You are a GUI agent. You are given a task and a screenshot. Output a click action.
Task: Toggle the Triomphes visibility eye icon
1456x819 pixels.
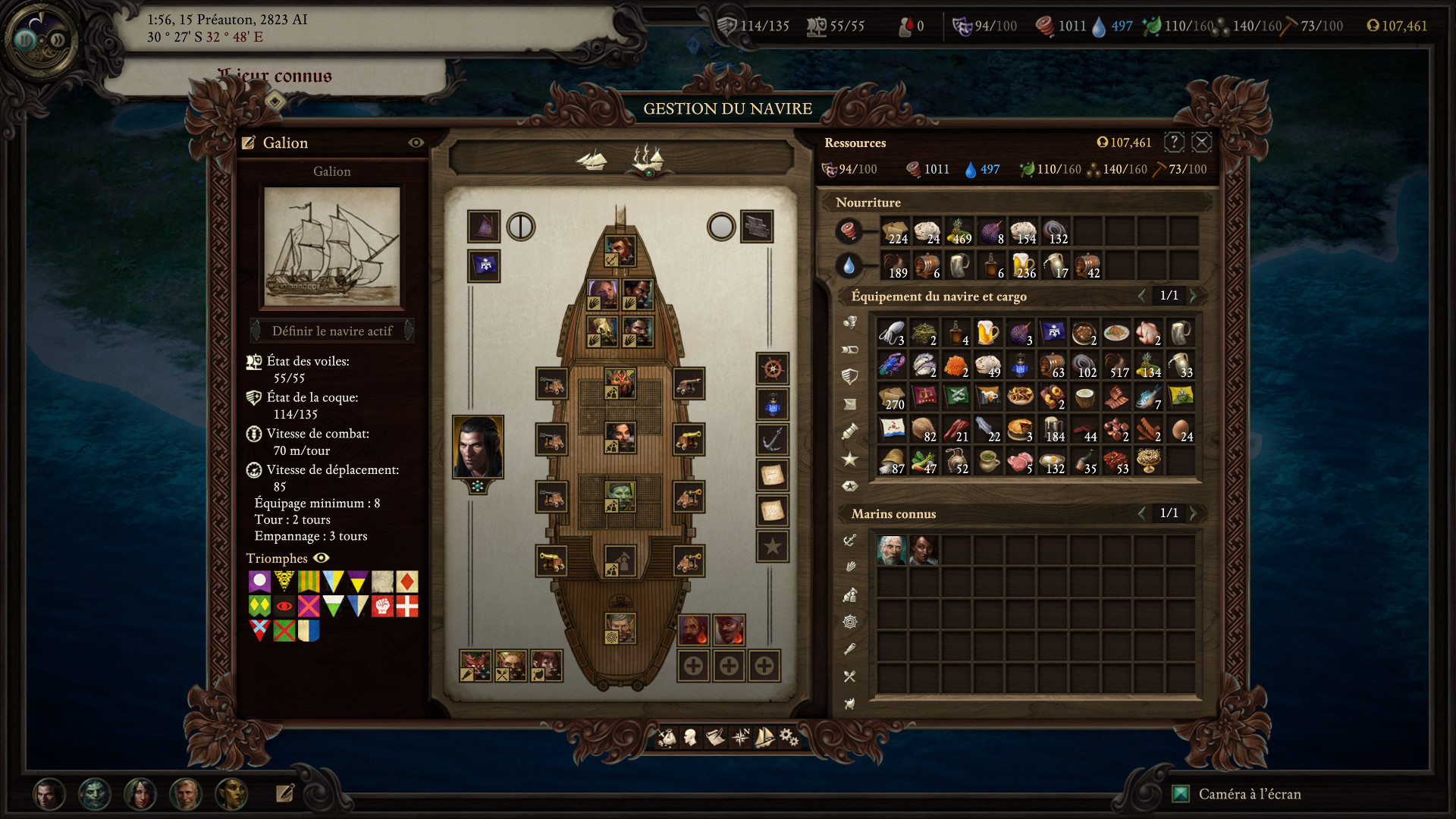[322, 559]
